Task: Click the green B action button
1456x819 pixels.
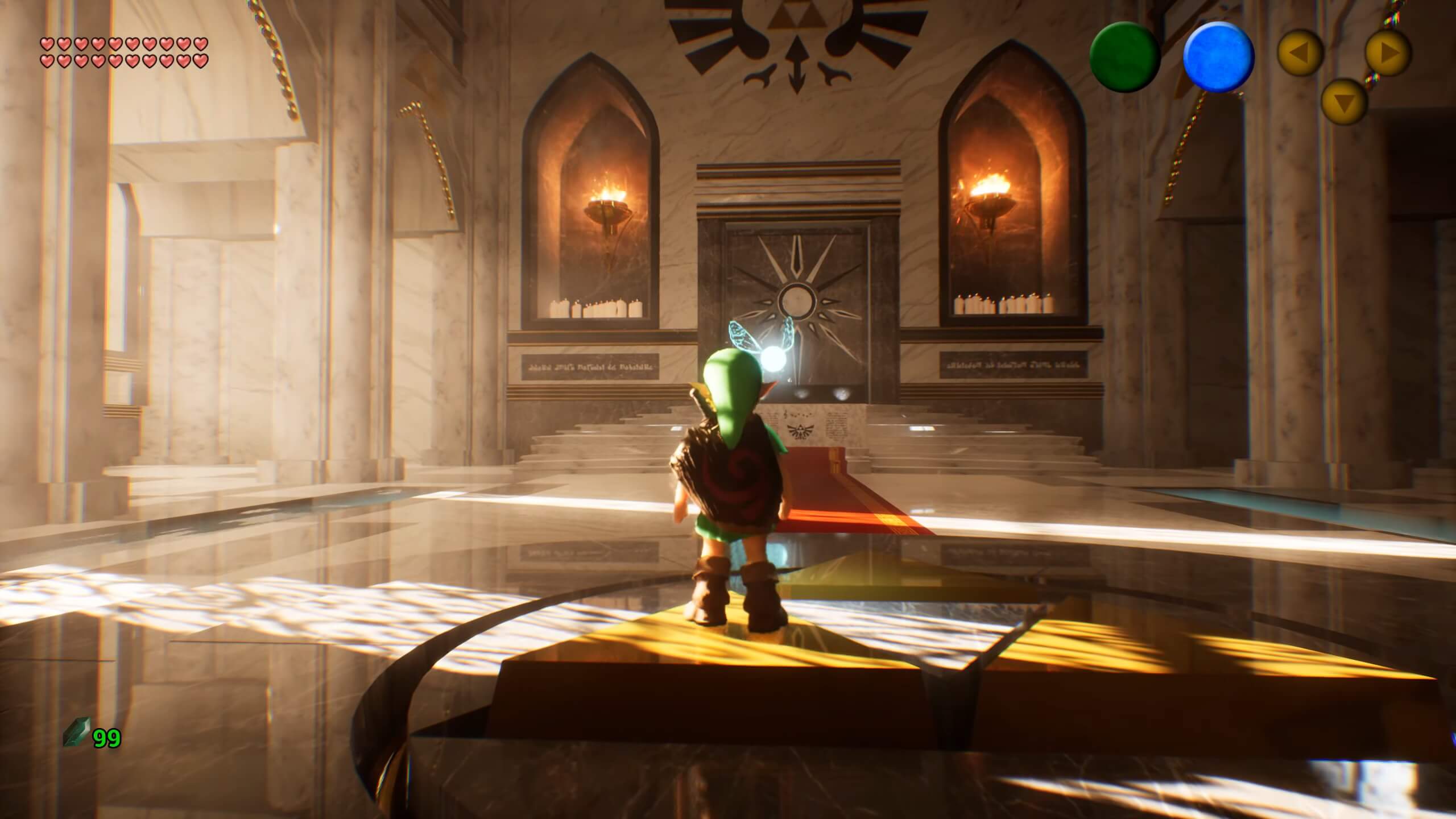Action: 1124,57
